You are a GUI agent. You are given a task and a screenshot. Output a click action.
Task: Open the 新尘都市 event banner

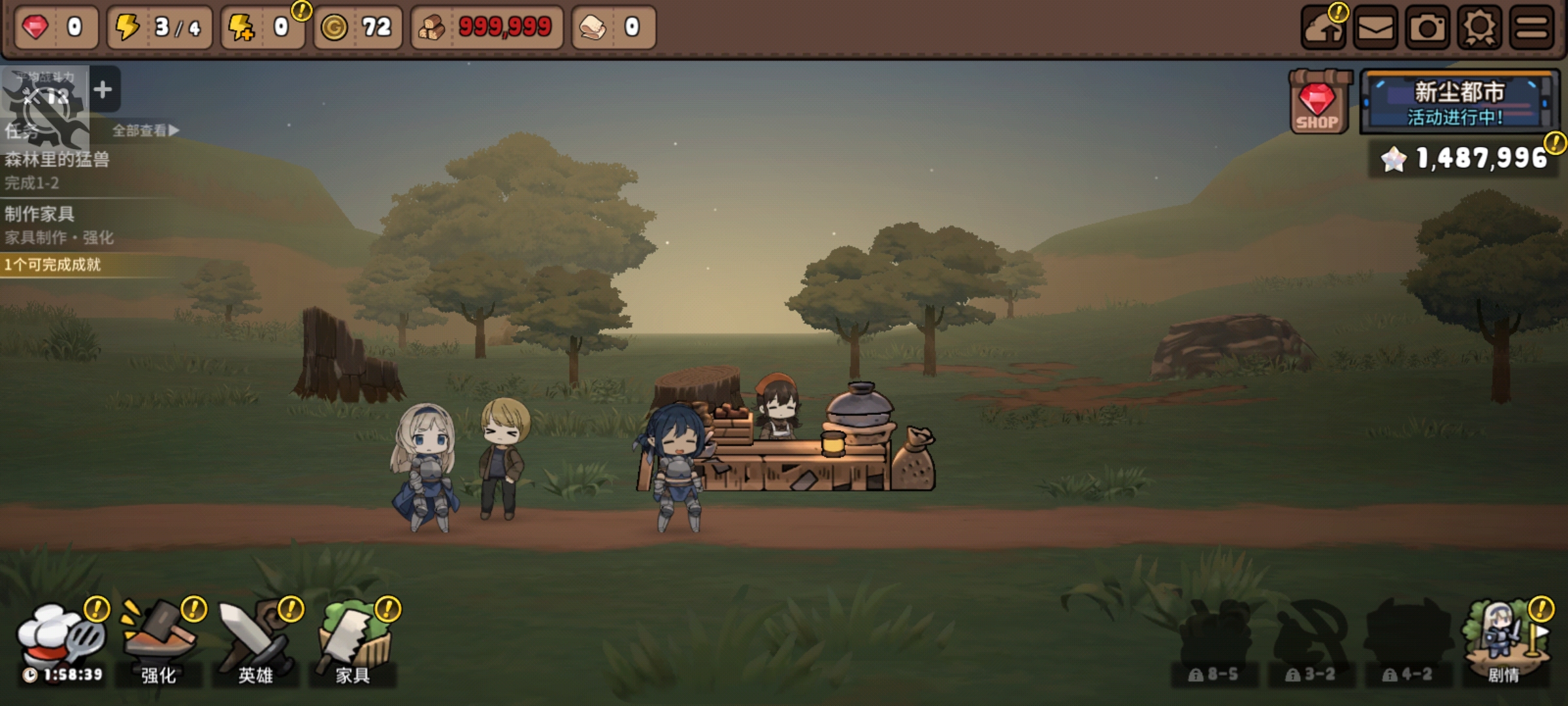[x=1458, y=103]
